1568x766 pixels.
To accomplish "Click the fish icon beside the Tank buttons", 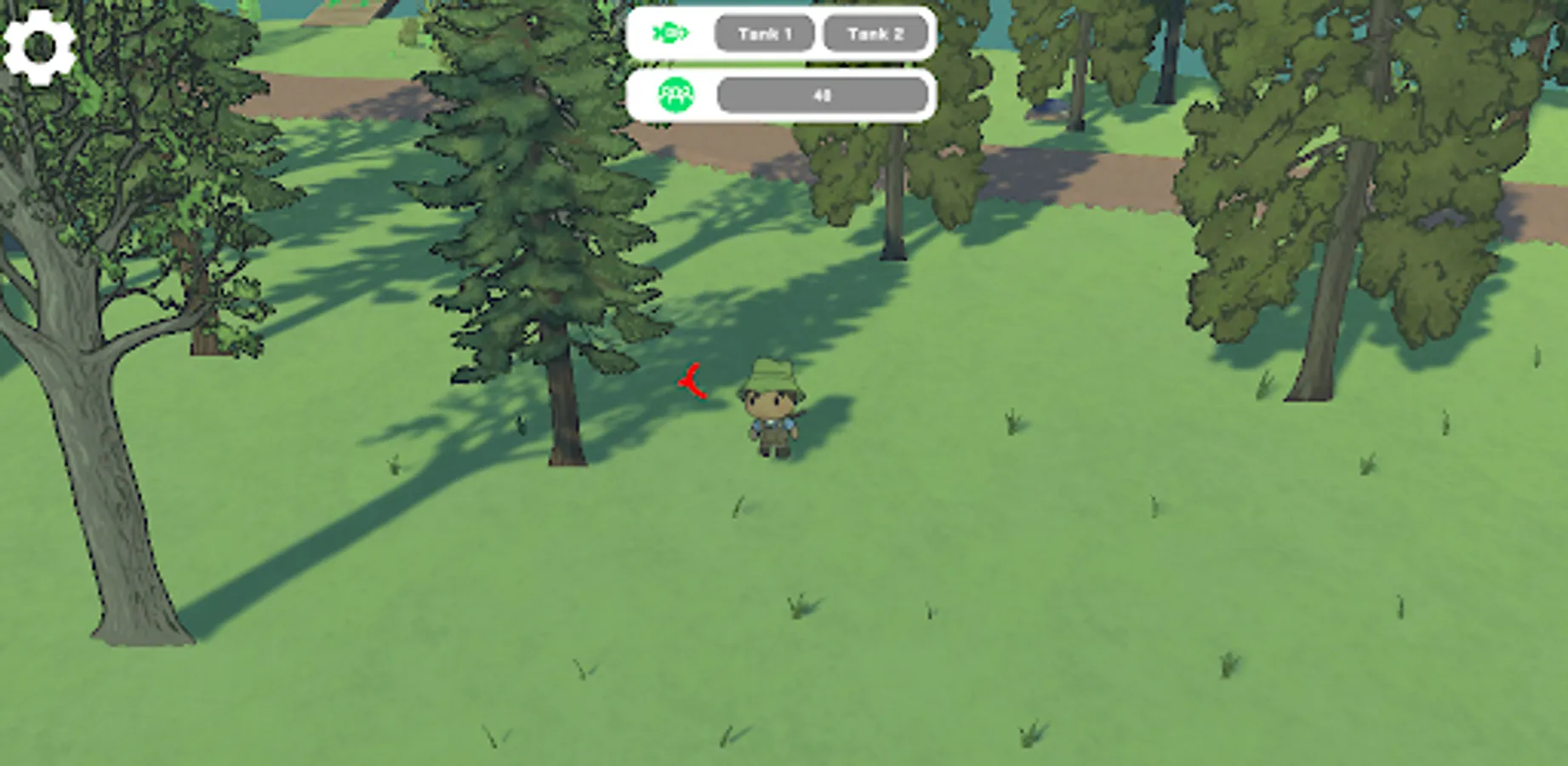I will (672, 32).
